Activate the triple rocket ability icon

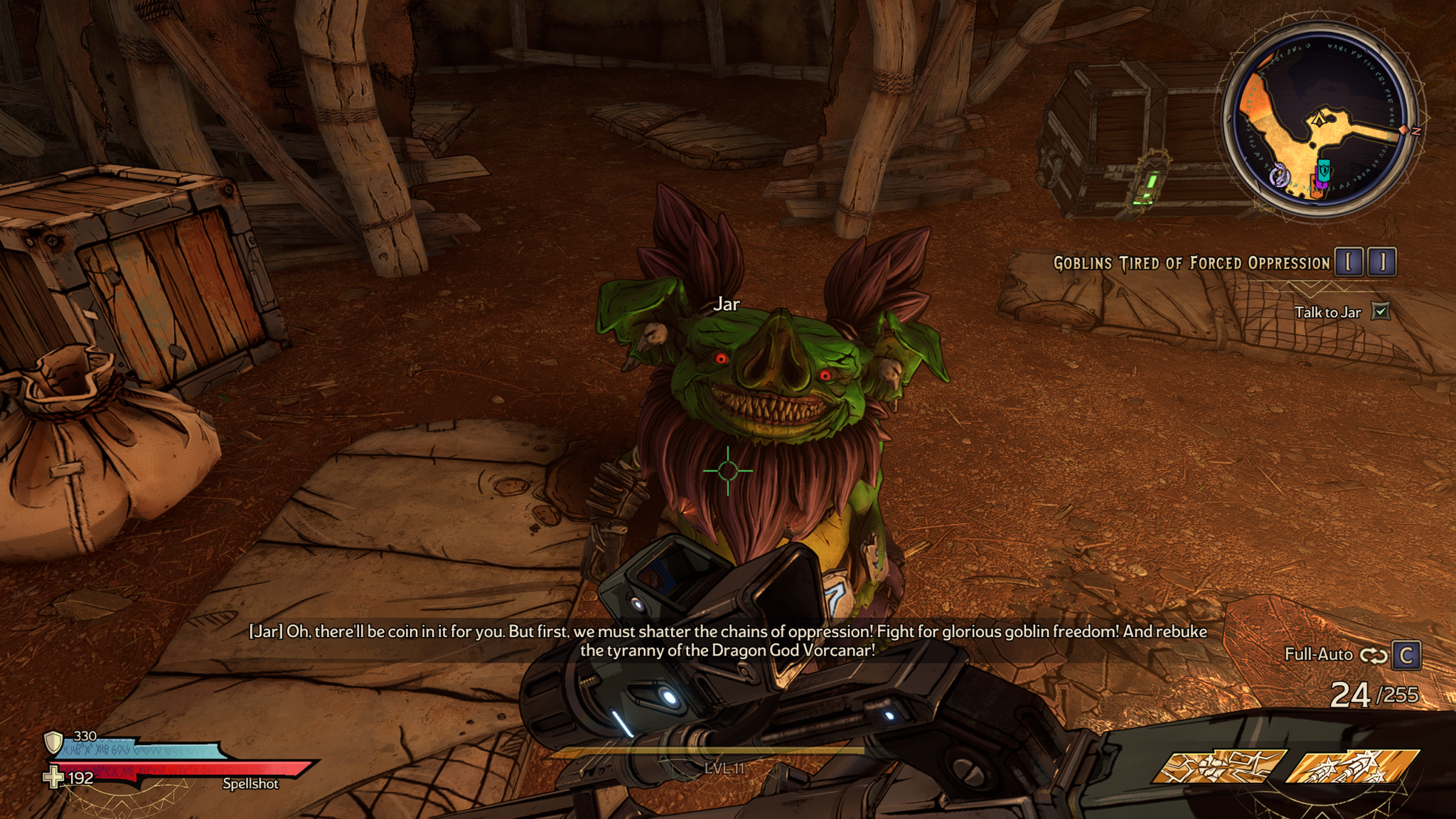pos(1353,767)
